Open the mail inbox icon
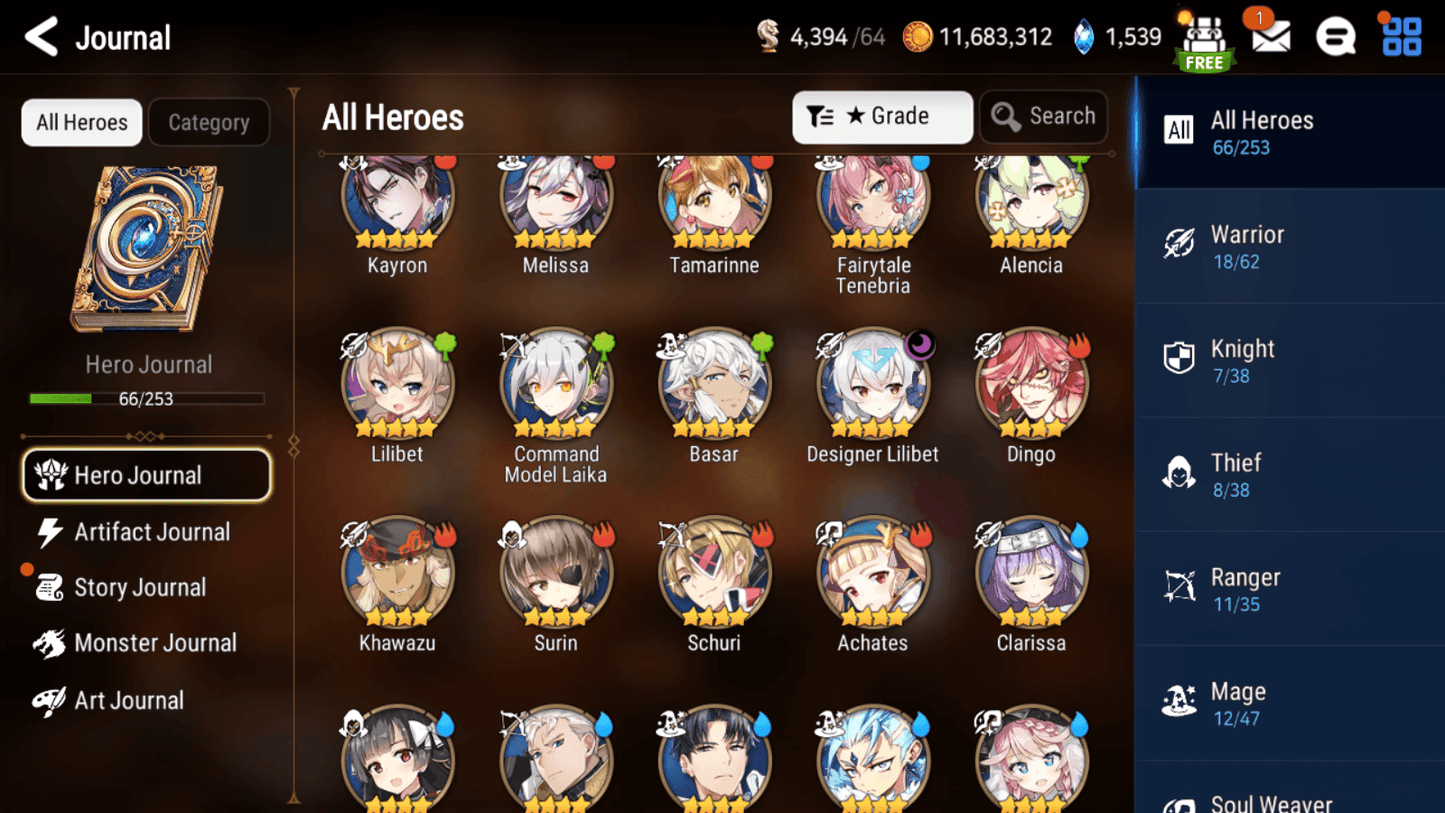The image size is (1445, 813). click(1269, 37)
